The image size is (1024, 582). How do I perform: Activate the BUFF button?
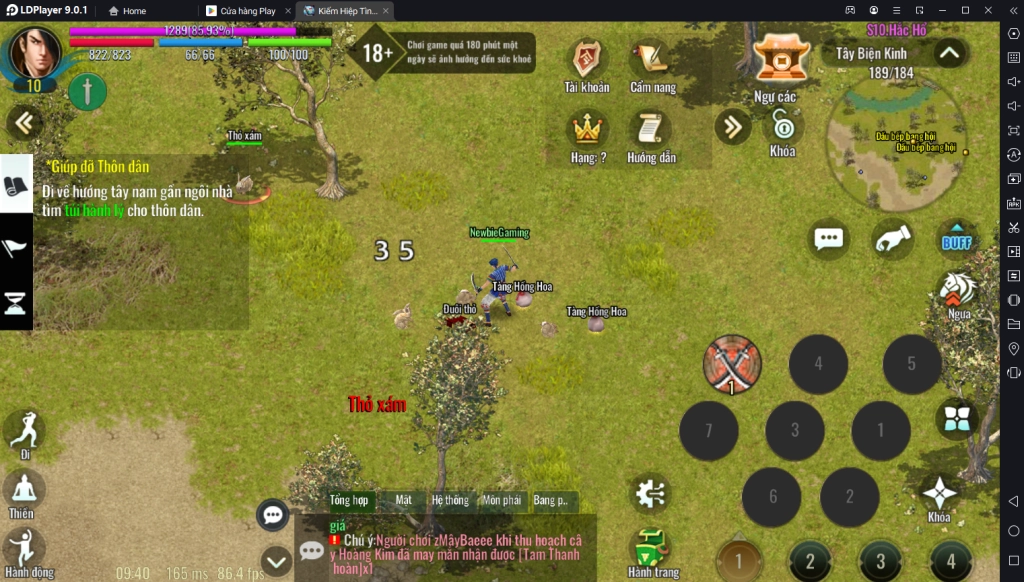point(957,239)
